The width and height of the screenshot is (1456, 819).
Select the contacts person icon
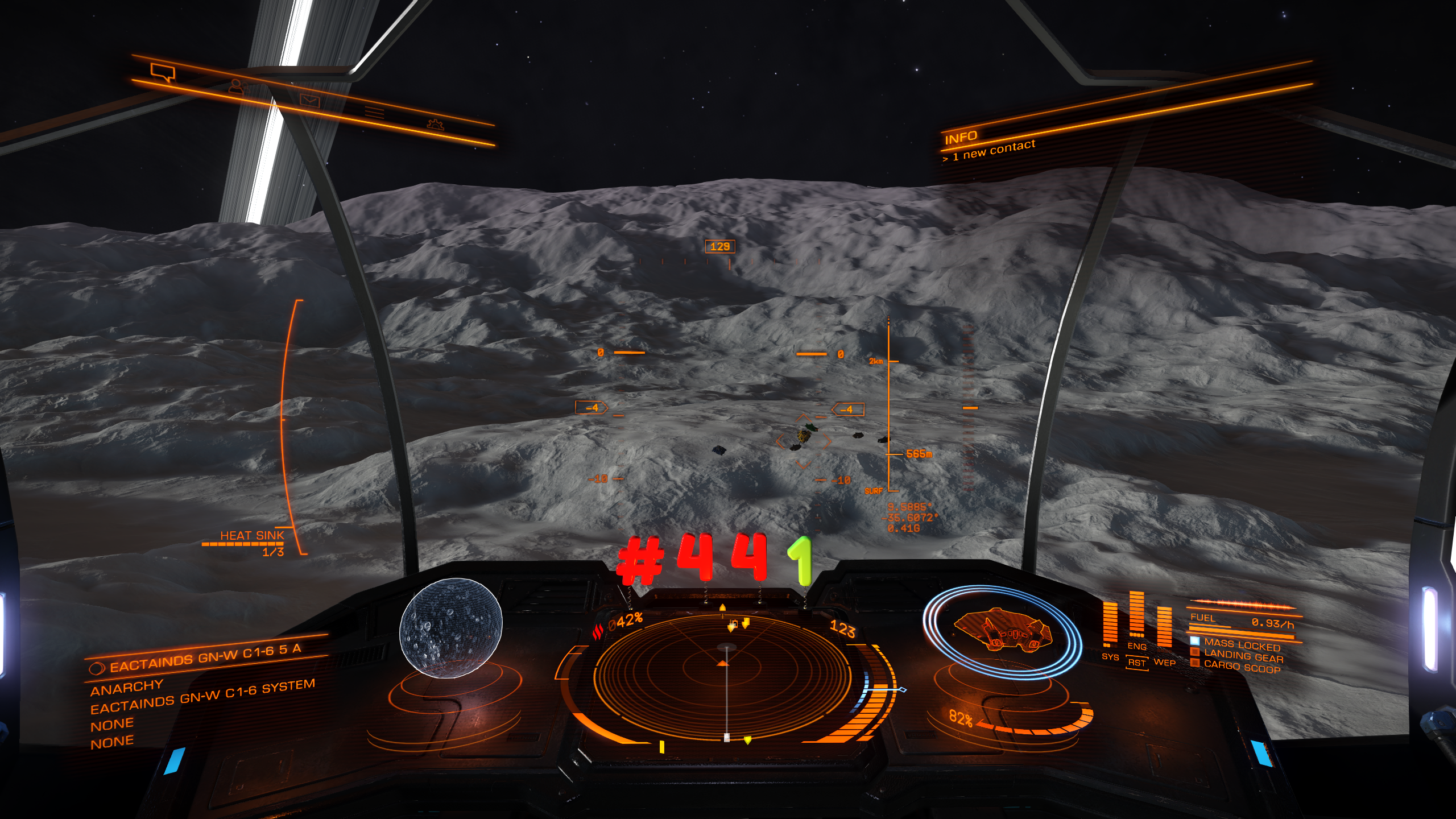point(238,87)
